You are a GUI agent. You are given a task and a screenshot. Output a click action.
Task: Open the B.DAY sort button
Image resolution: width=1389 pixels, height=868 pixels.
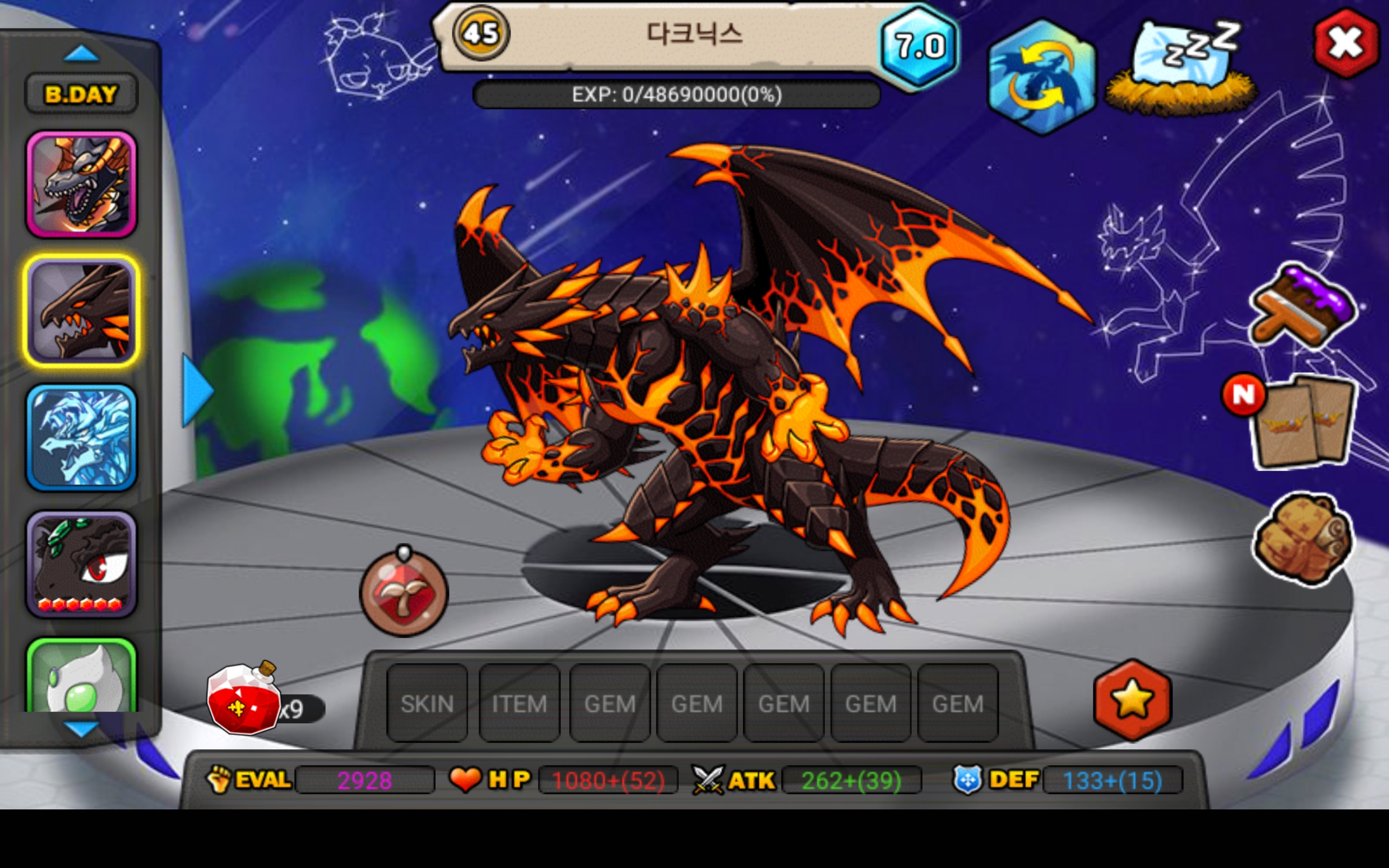coord(81,93)
